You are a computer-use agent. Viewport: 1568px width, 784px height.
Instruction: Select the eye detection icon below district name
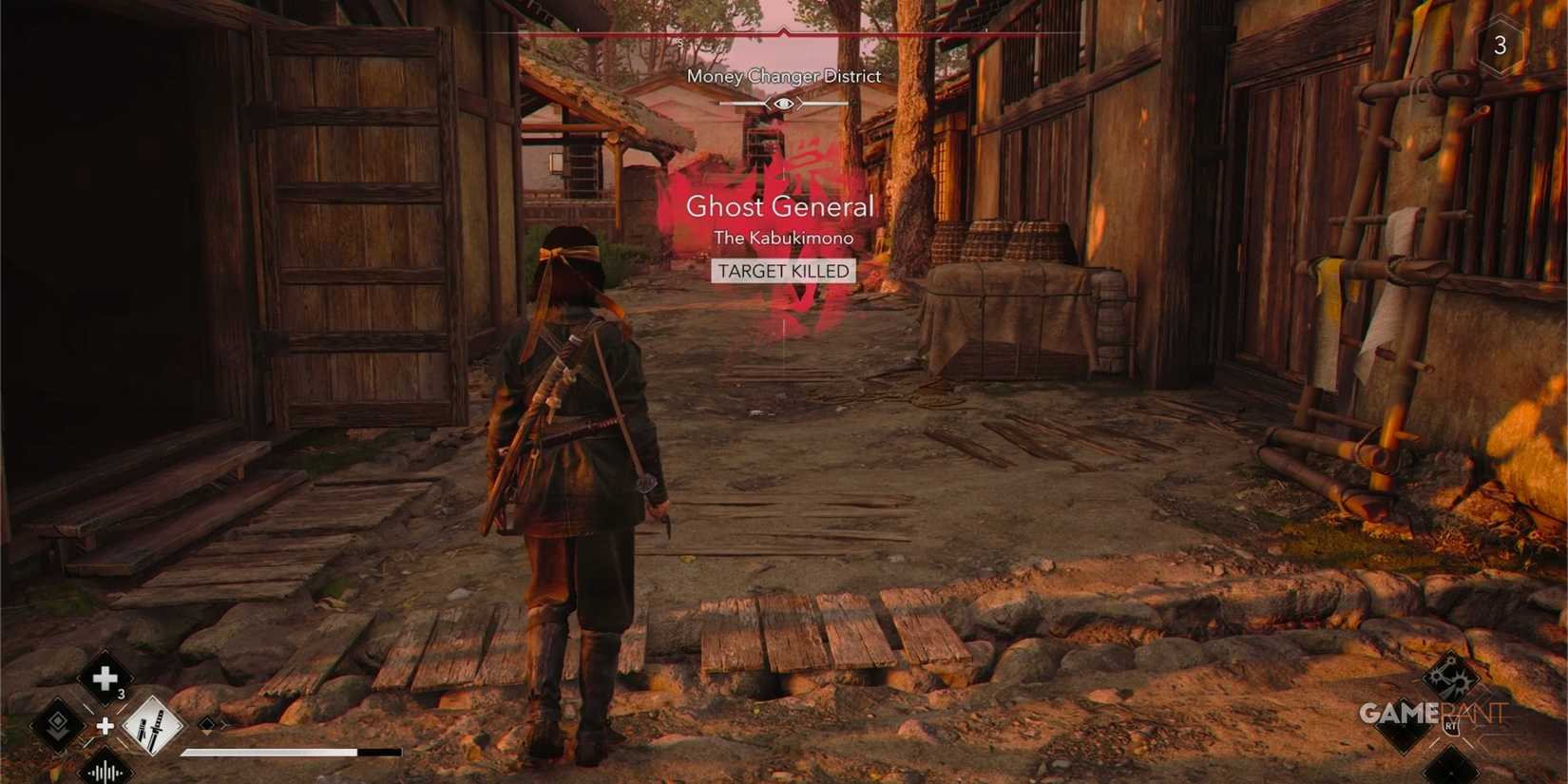[783, 105]
